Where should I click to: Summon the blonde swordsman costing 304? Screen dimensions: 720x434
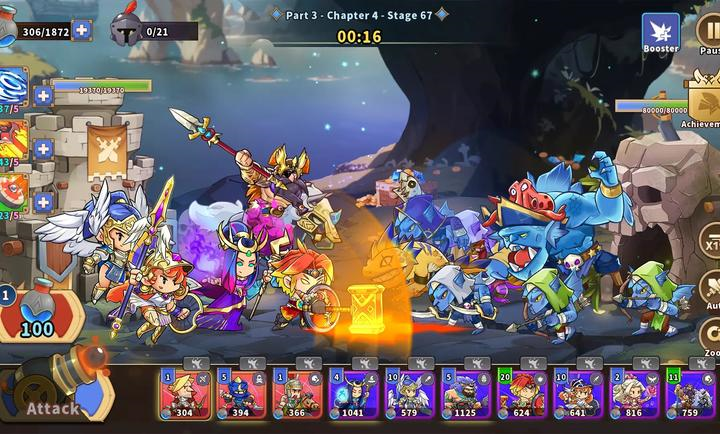click(x=184, y=394)
